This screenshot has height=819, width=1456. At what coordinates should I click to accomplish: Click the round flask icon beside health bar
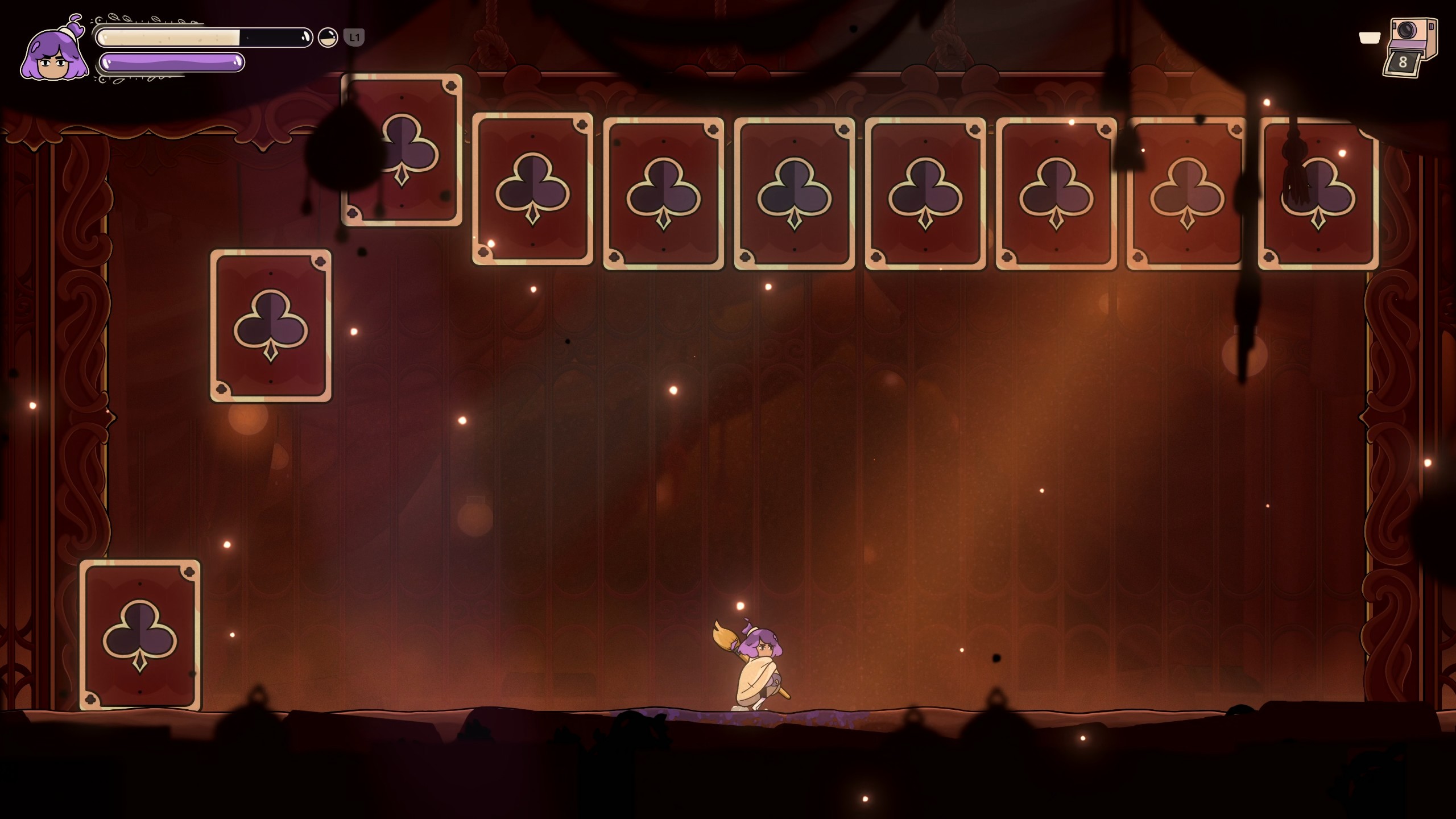[328, 38]
